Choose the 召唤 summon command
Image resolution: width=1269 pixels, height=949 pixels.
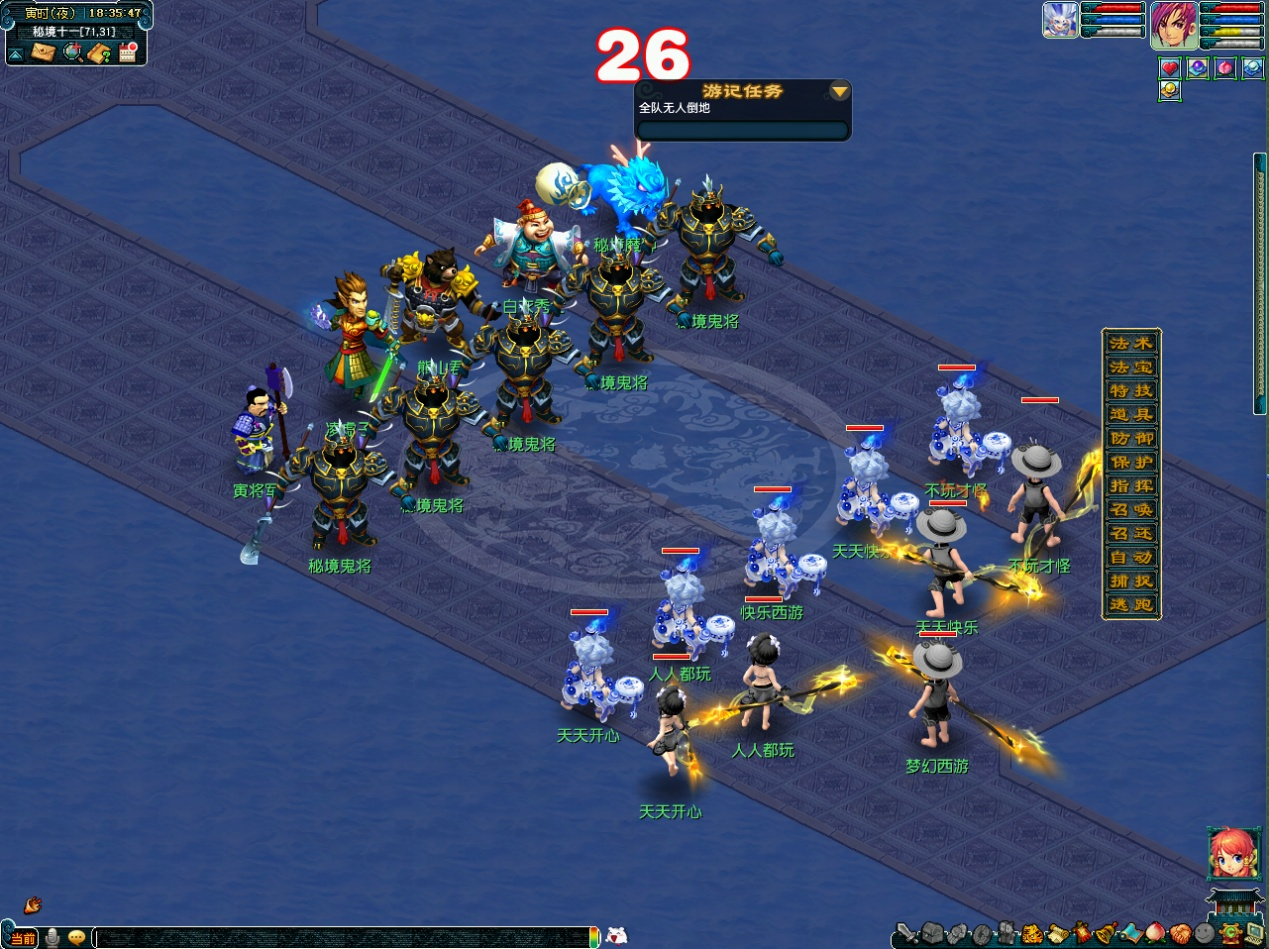click(x=1131, y=509)
